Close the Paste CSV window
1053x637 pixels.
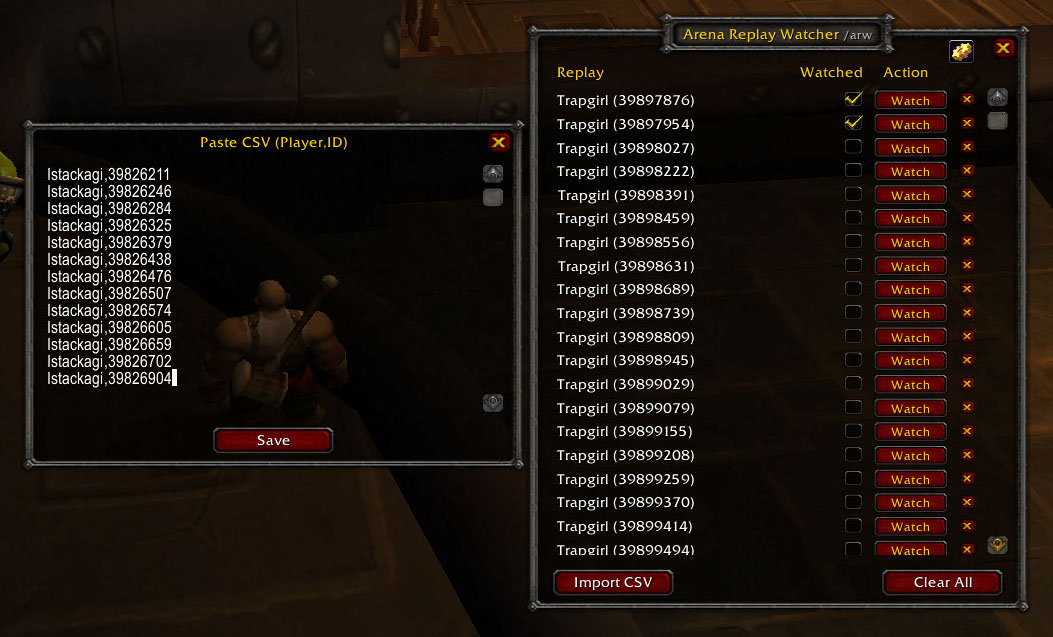pyautogui.click(x=499, y=142)
